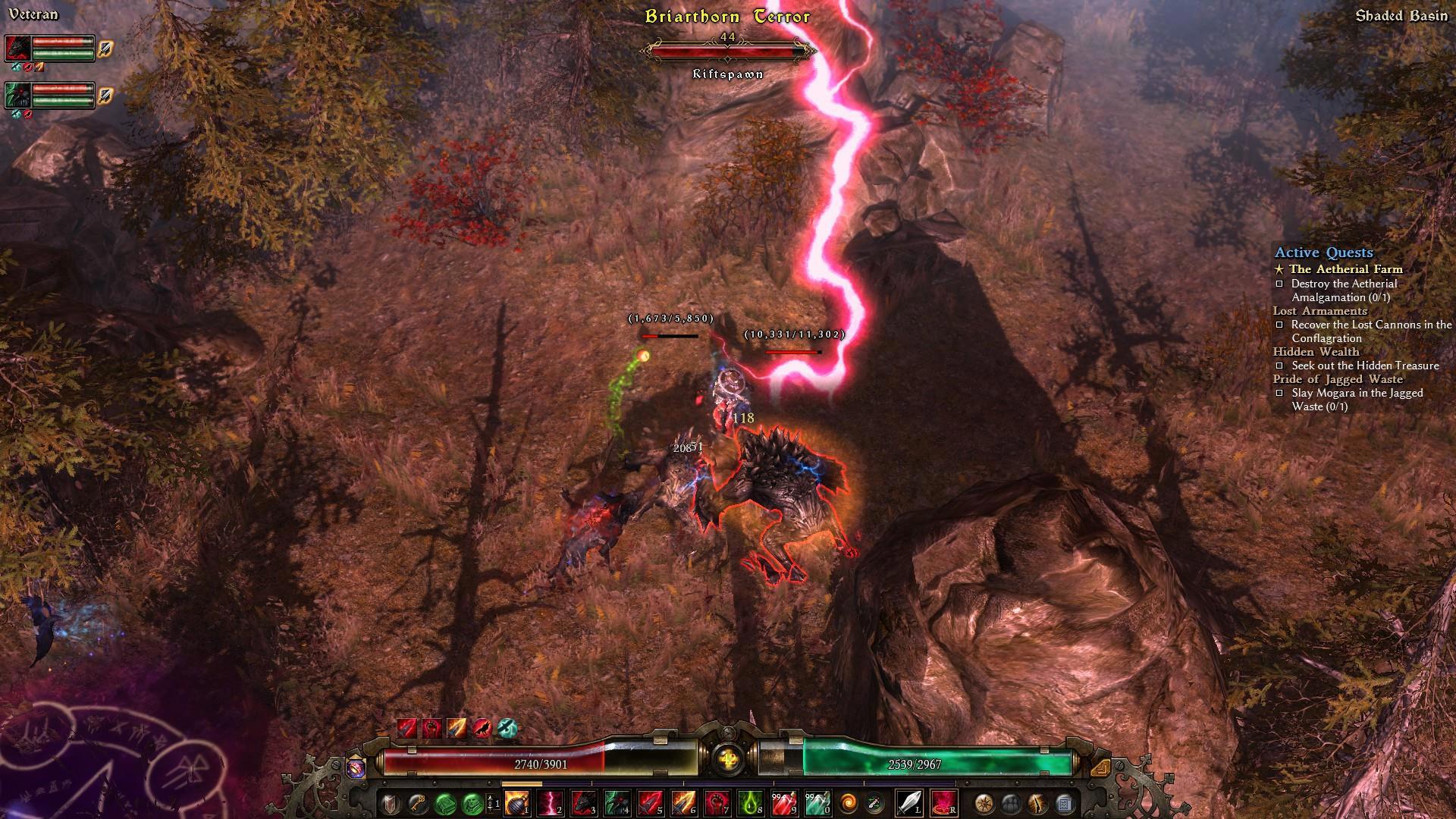
Task: Toggle the hellhound pet's sword stance icon
Action: coord(105,49)
